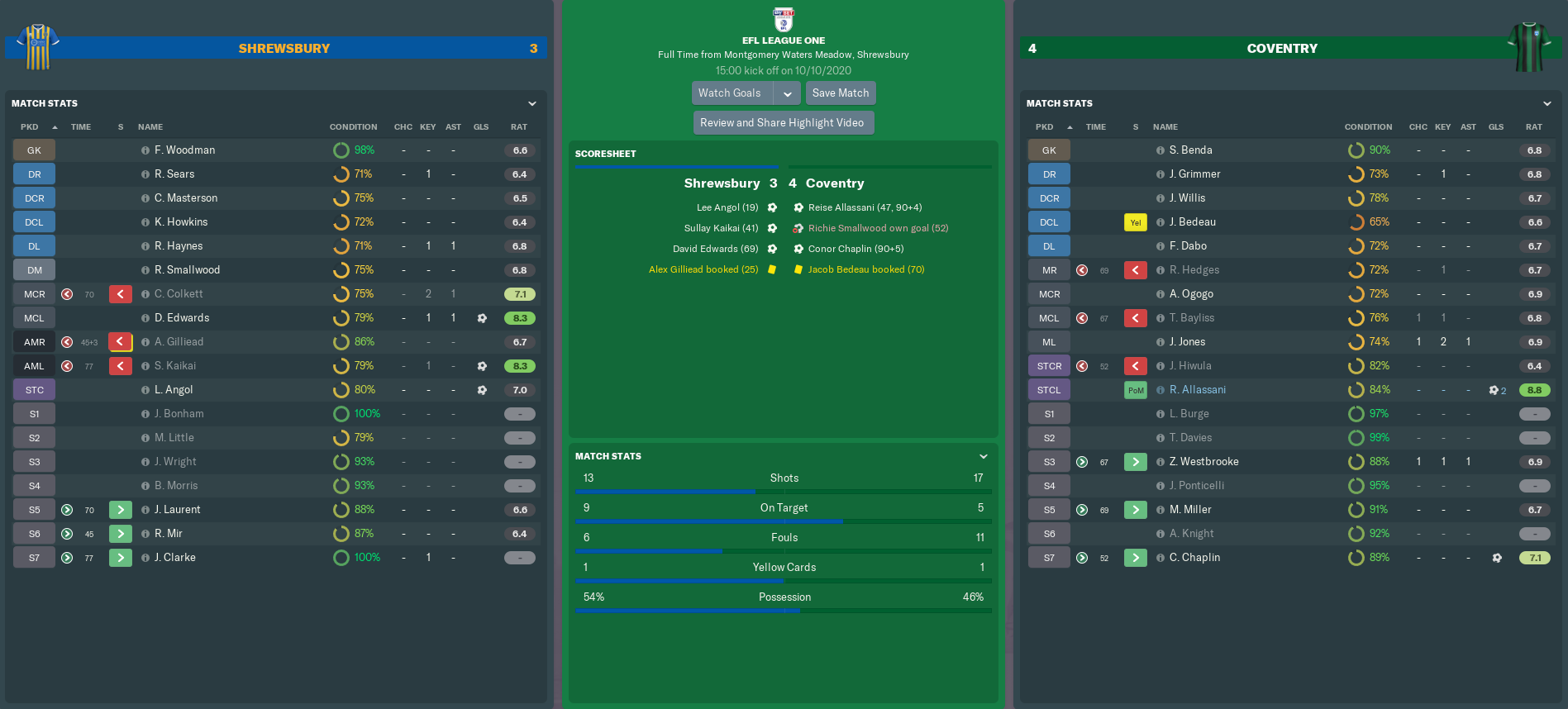Viewport: 1568px width, 709px height.
Task: Click the Watch Goals button
Action: click(731, 93)
